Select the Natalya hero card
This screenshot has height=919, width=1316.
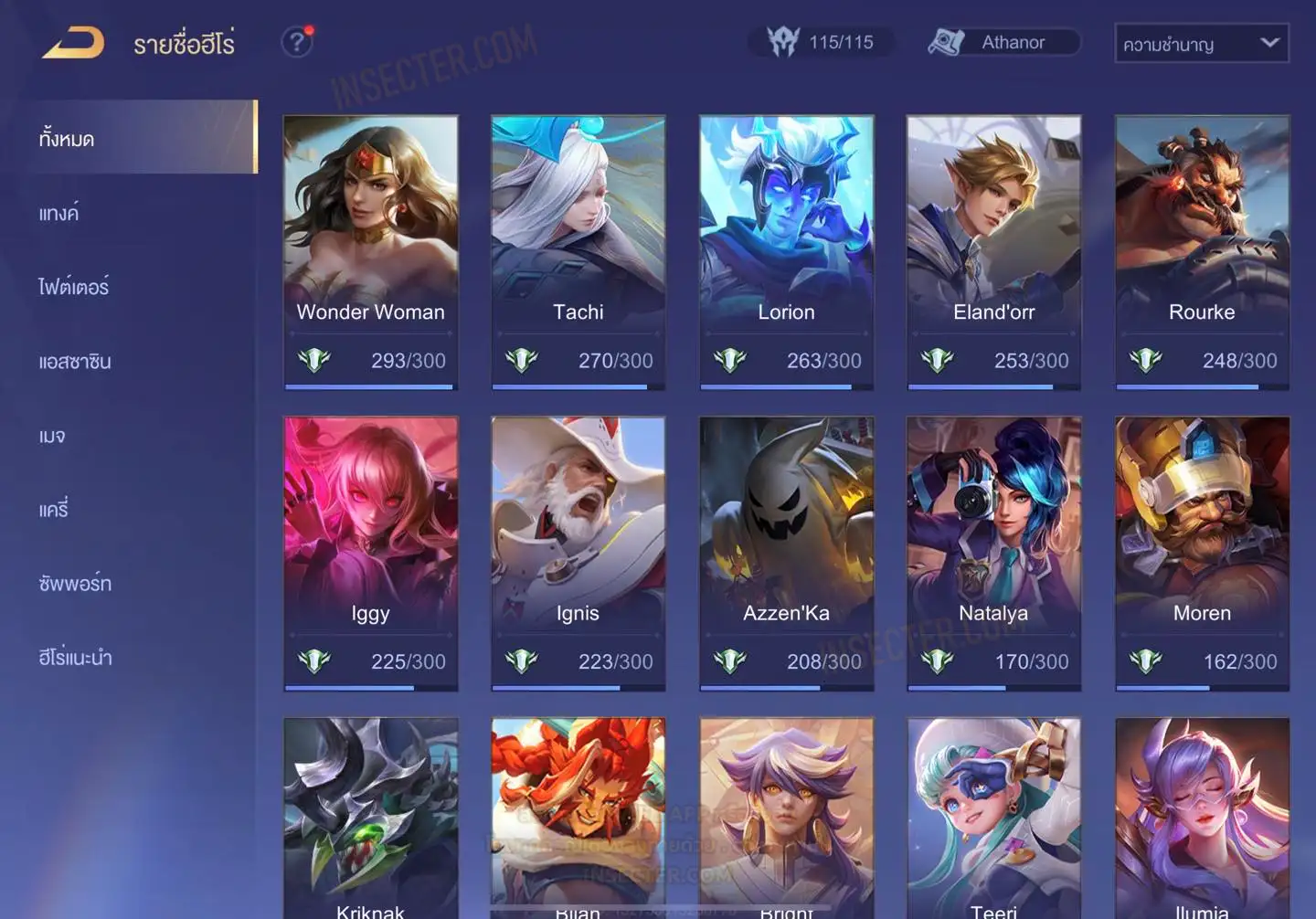coord(993,553)
